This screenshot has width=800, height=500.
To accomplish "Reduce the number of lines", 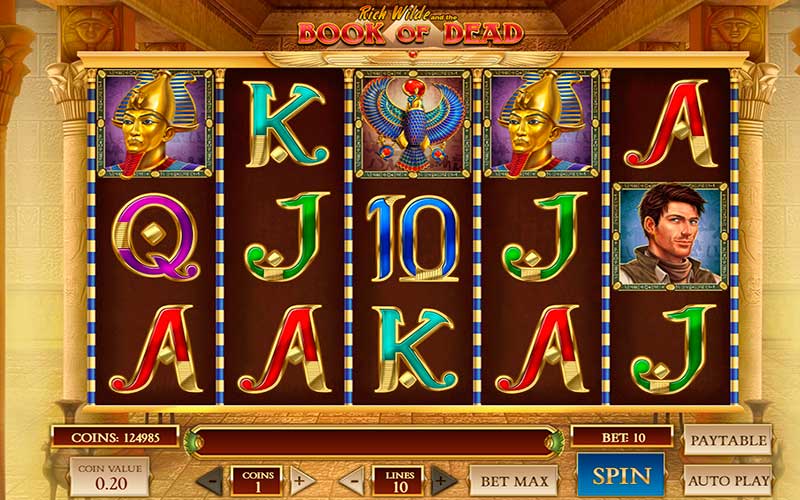I will (x=352, y=480).
